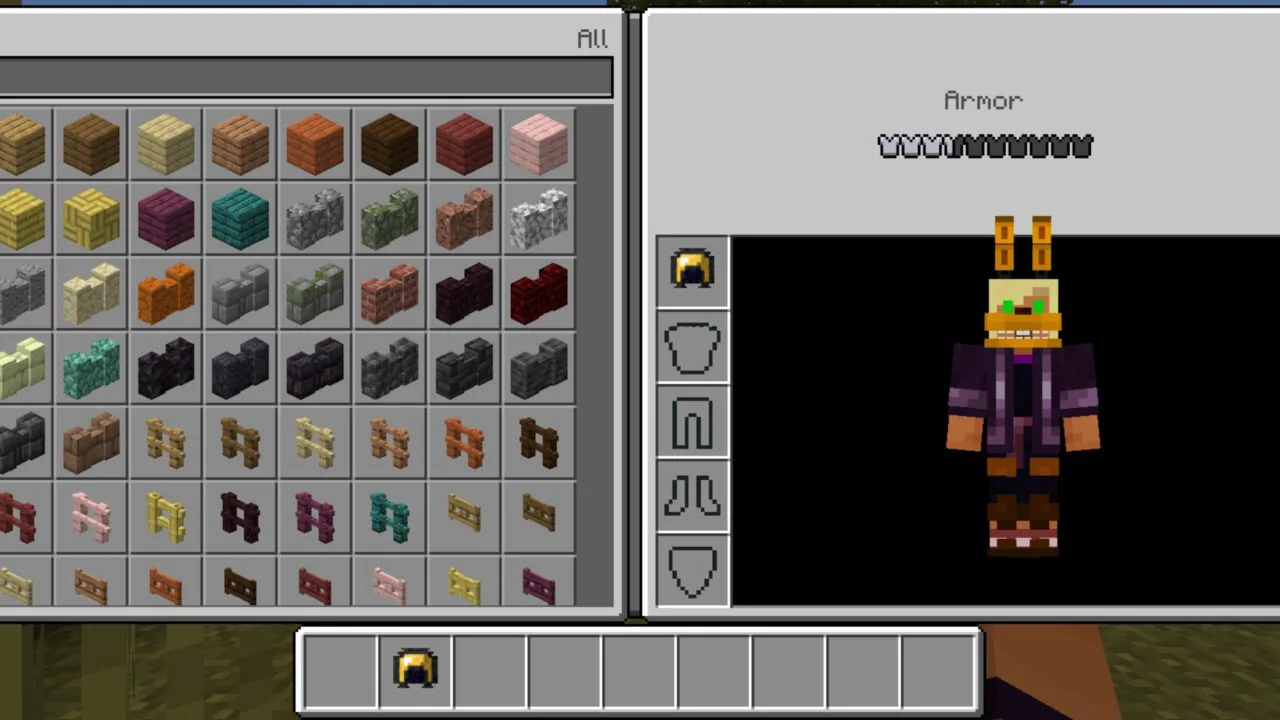The image size is (1280, 720).
Task: Click the empty chestplate armor slot
Action: [x=693, y=345]
